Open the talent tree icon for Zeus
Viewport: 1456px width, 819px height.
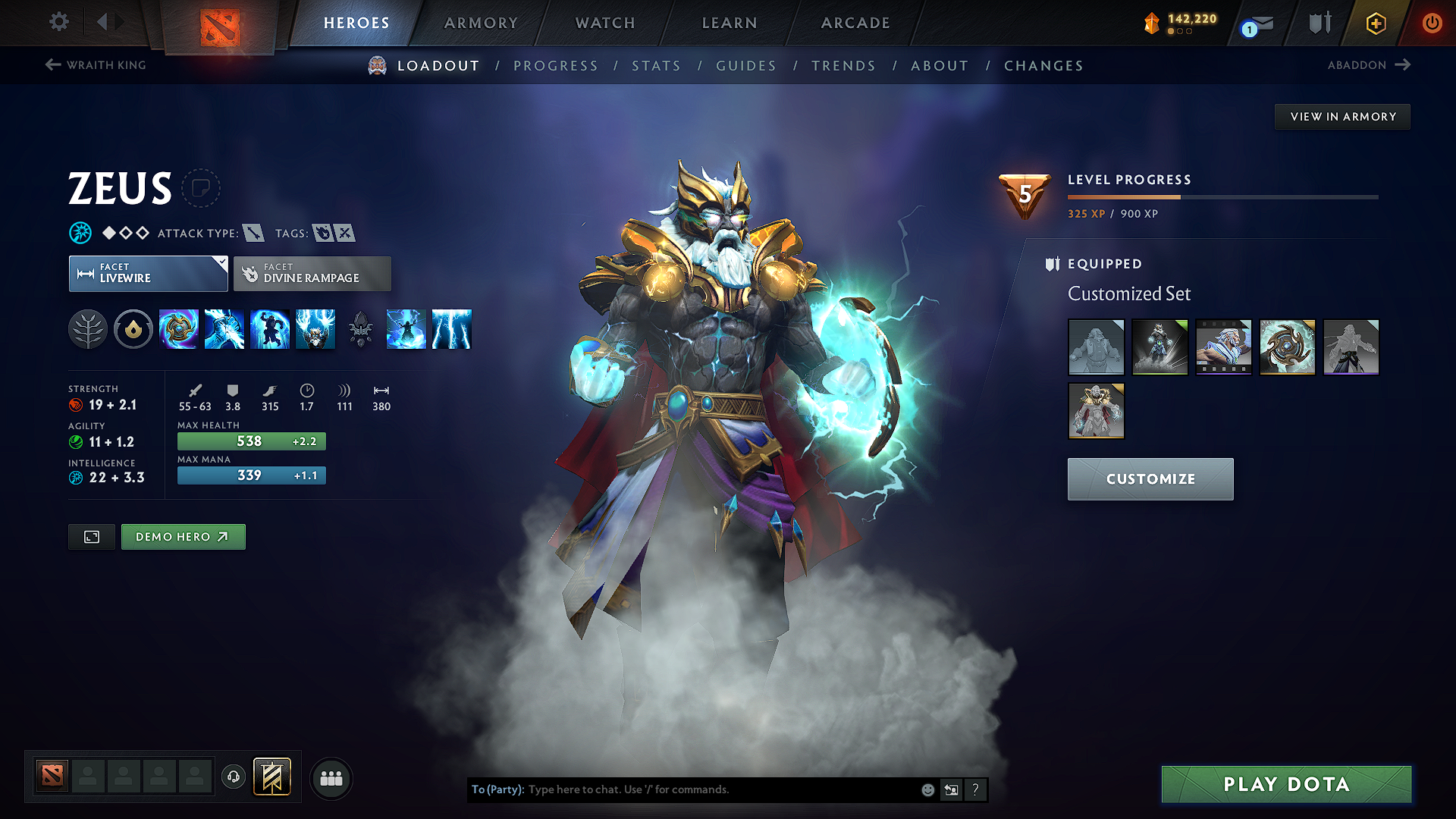pyautogui.click(x=88, y=329)
